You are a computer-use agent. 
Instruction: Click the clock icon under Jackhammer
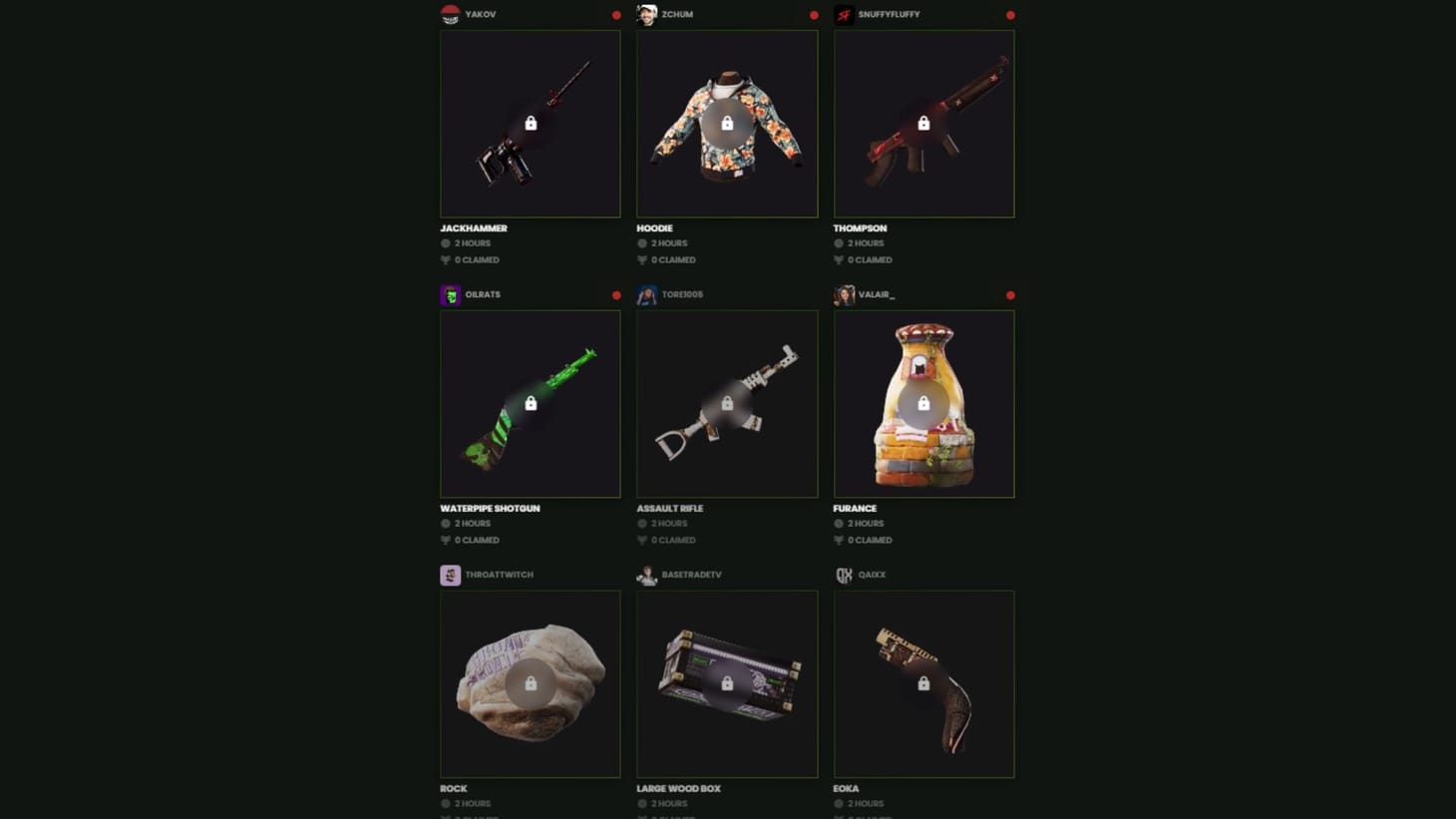(x=445, y=242)
